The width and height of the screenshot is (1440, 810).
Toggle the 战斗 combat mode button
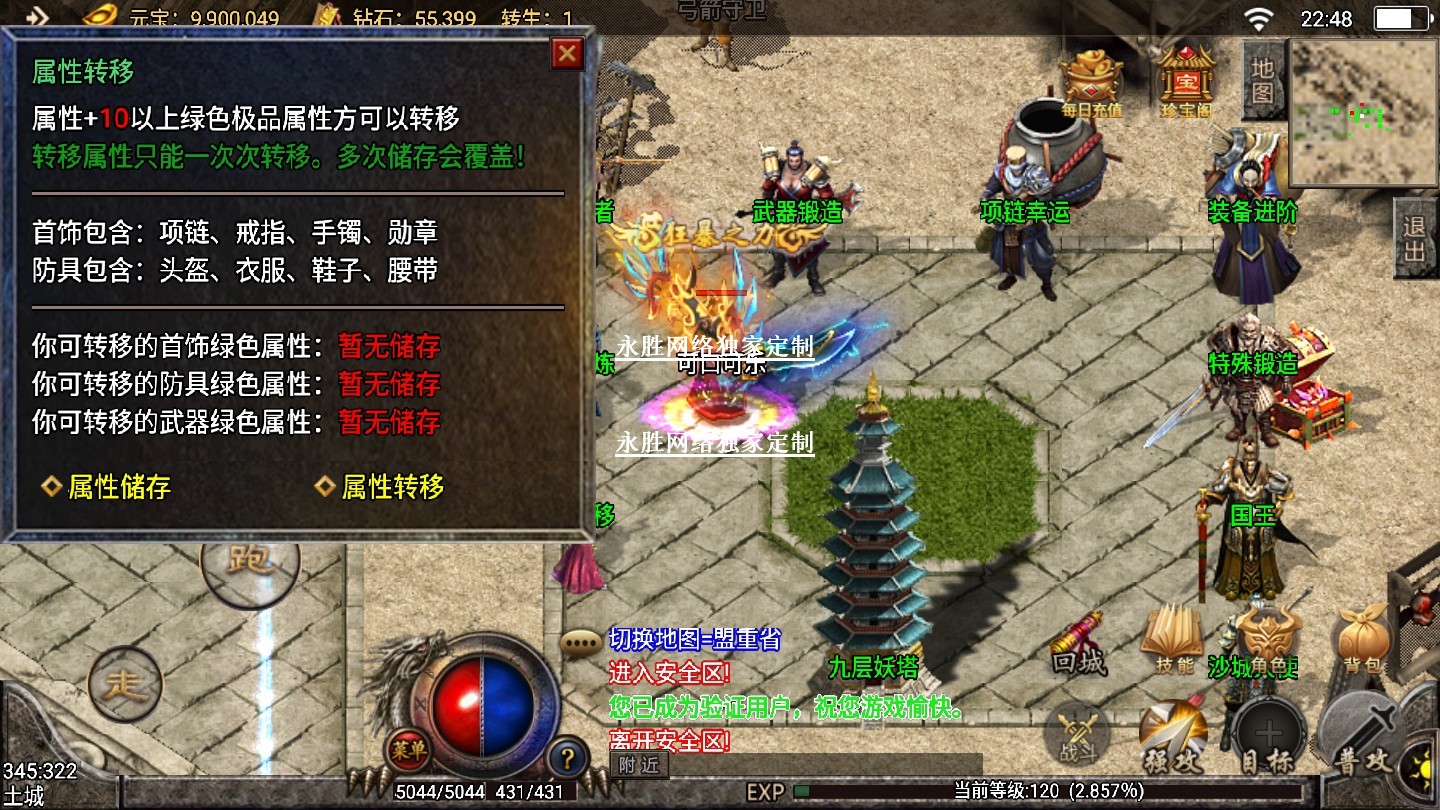click(1076, 736)
